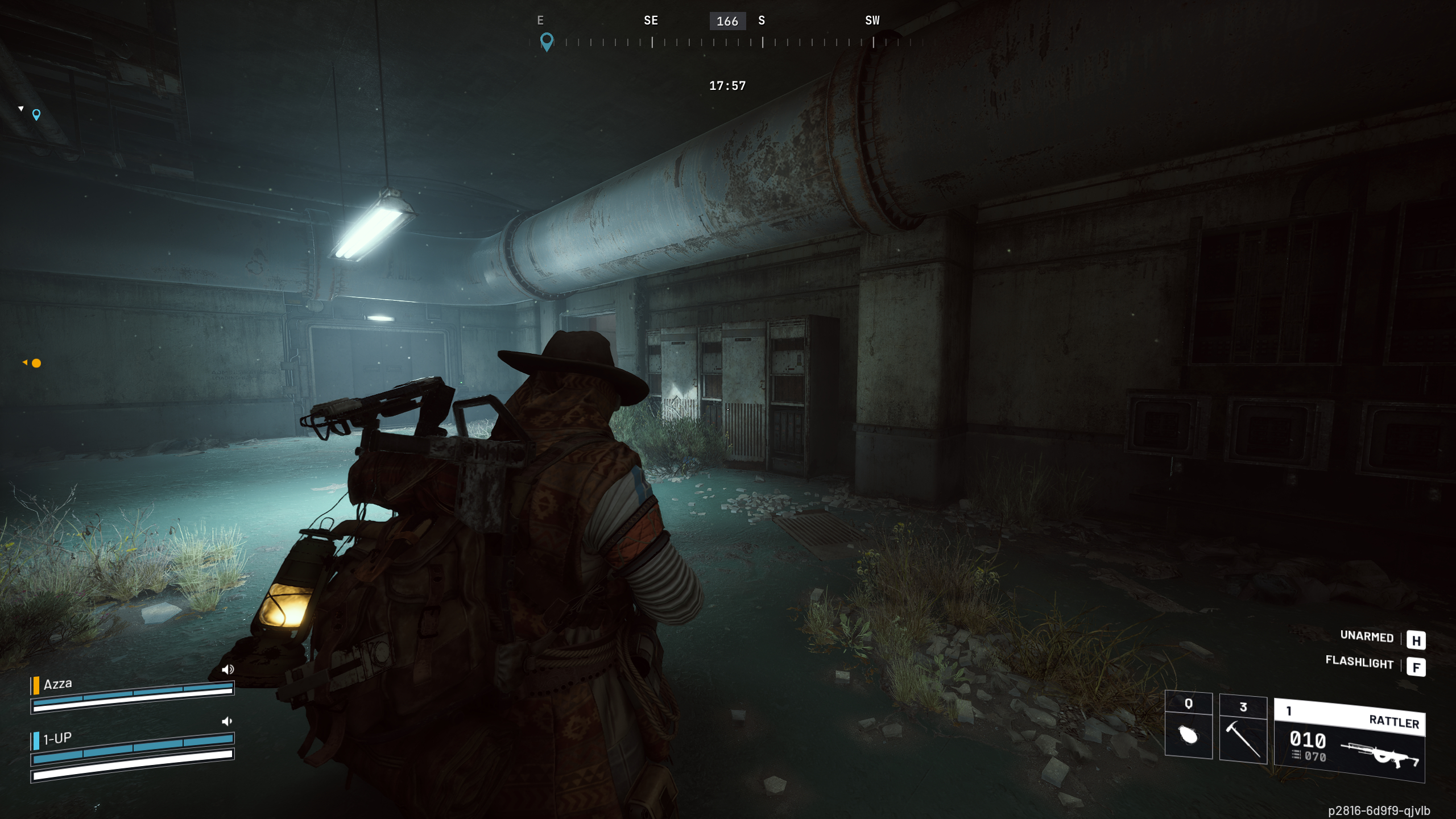This screenshot has width=1456, height=819.
Task: Mute Azza's voice chat speaker icon
Action: pyautogui.click(x=227, y=669)
